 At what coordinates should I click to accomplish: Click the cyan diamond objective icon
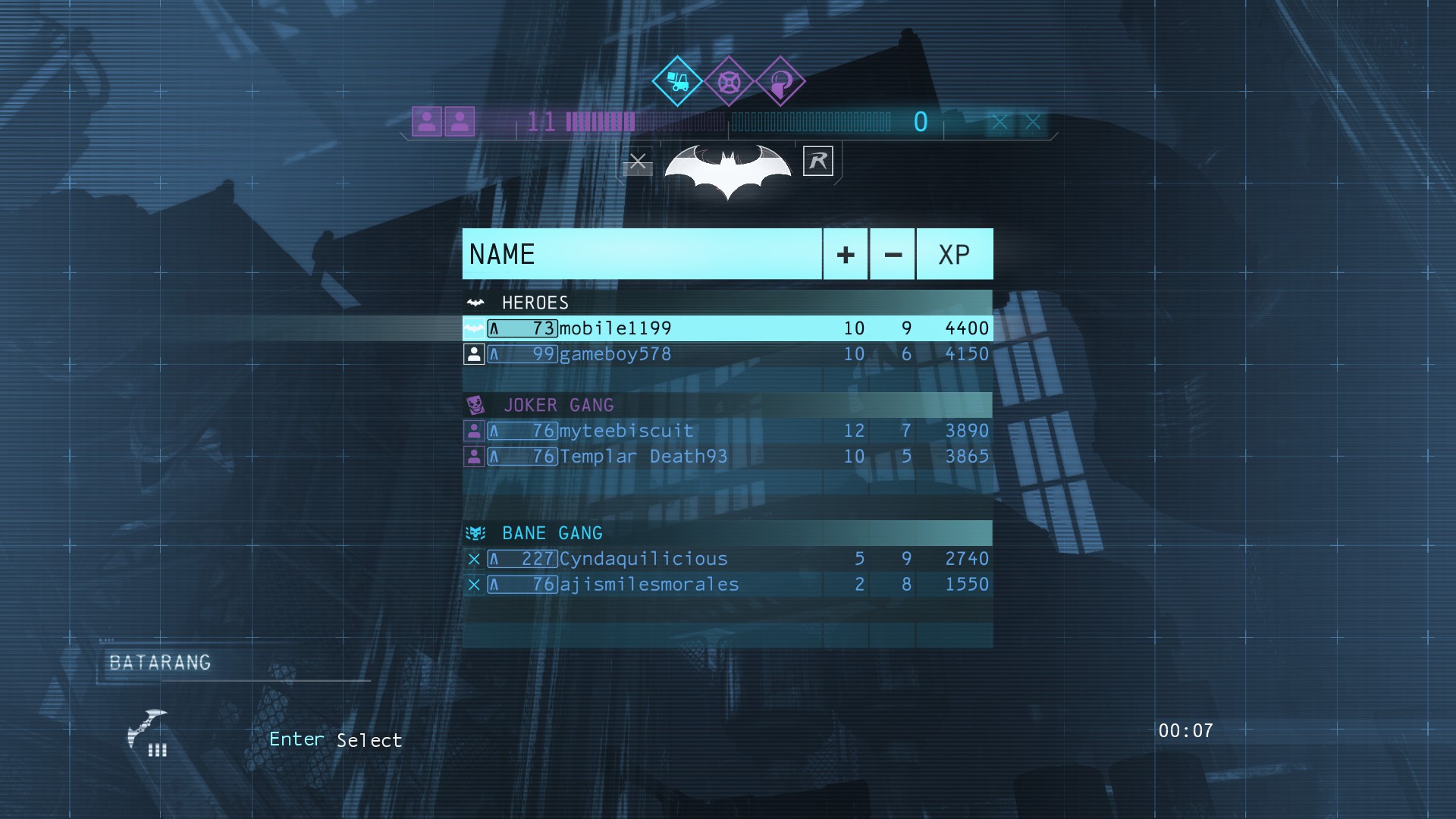coord(677,81)
